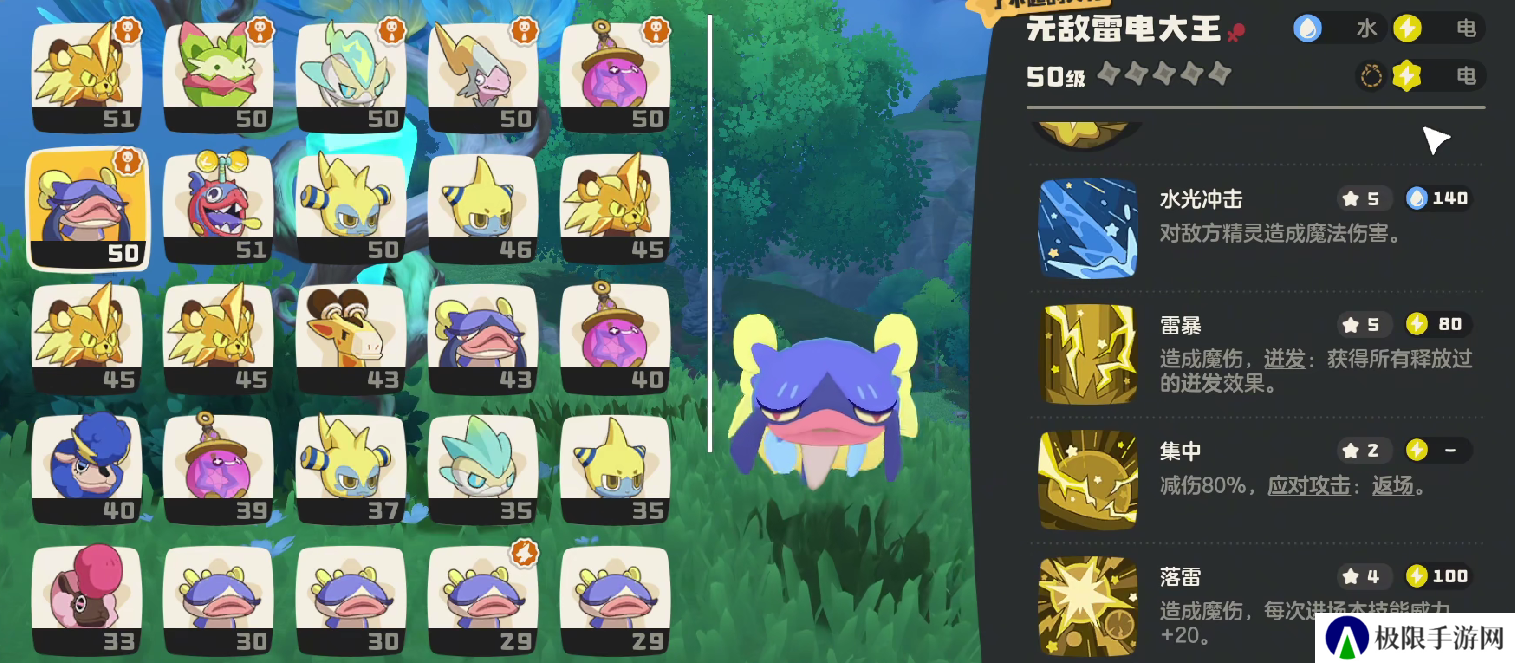Pick the level 39 pink orb creature
Screen dimensions: 1515x663
(218, 469)
